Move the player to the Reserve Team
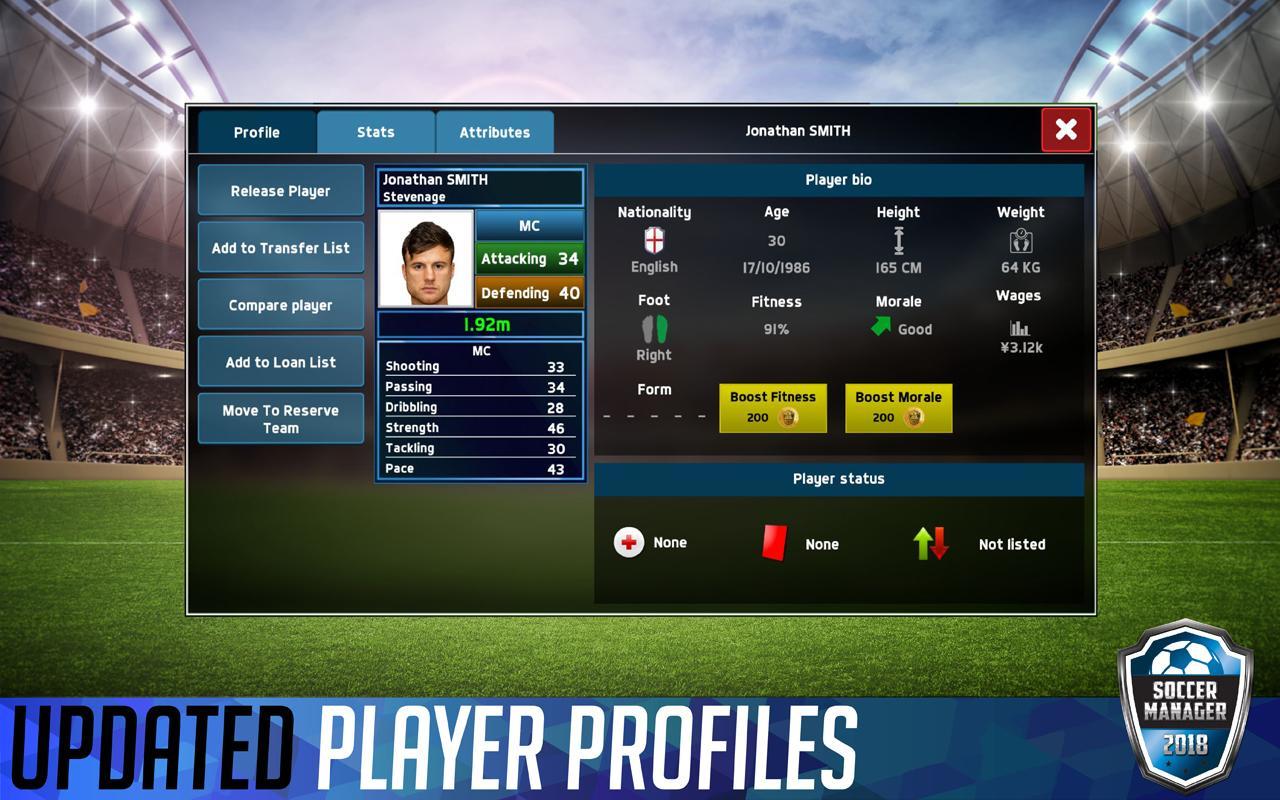The image size is (1280, 800). tap(280, 418)
